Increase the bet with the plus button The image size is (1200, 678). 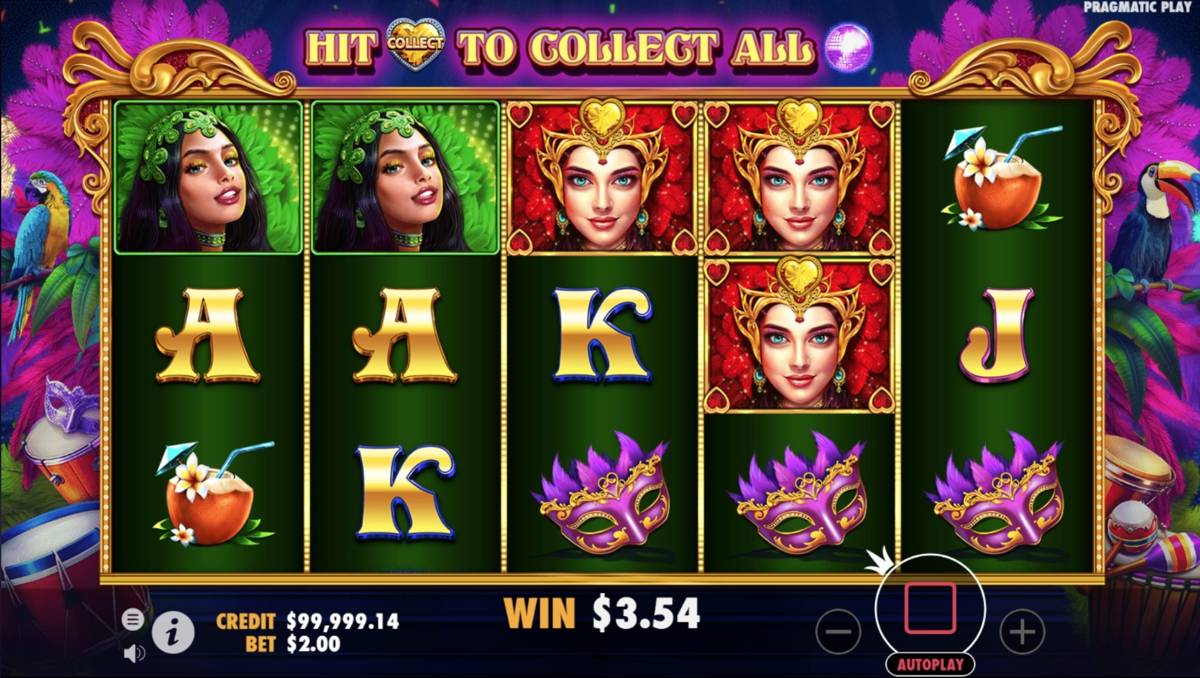click(x=1021, y=632)
